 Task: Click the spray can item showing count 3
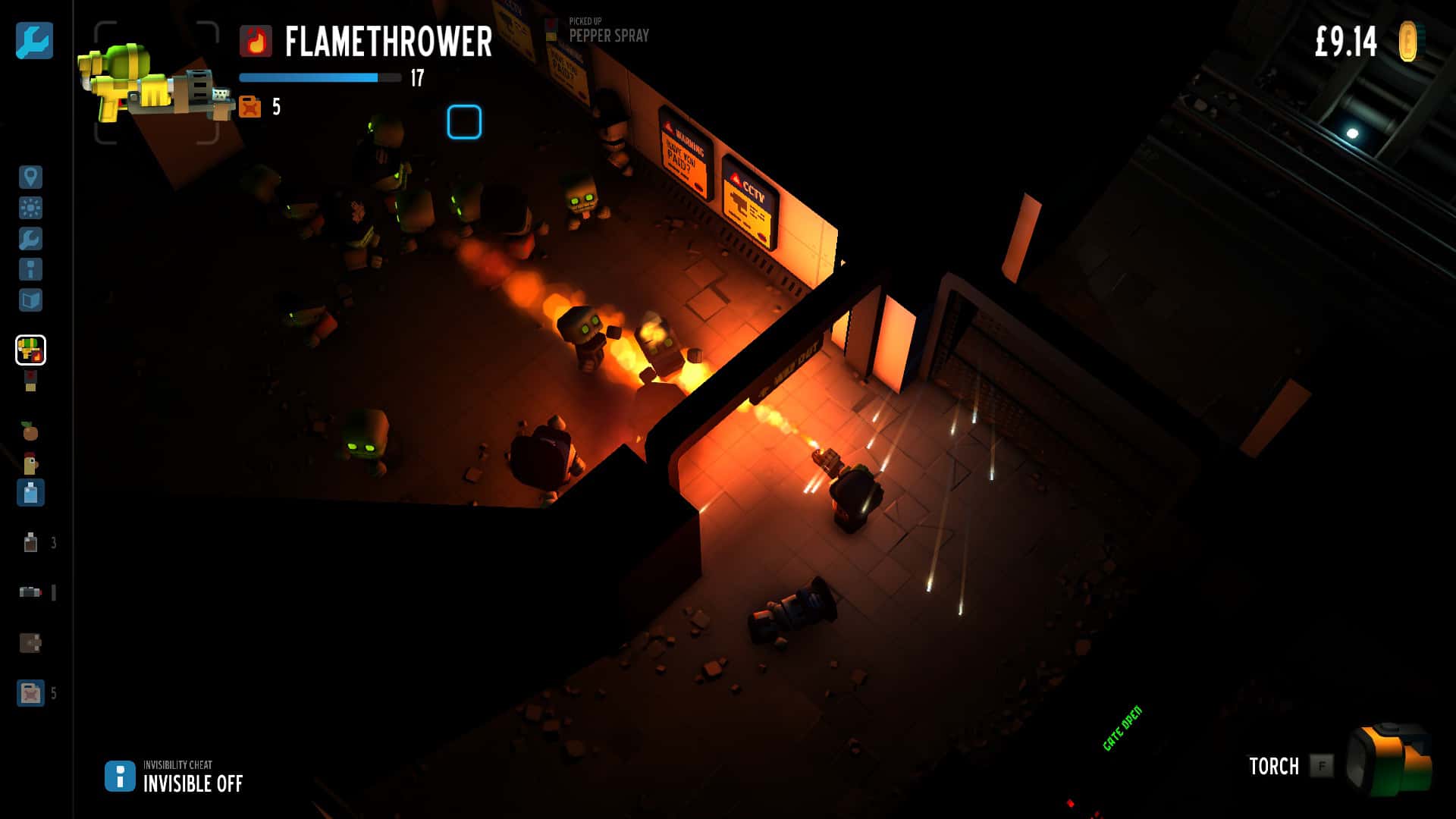(x=30, y=542)
